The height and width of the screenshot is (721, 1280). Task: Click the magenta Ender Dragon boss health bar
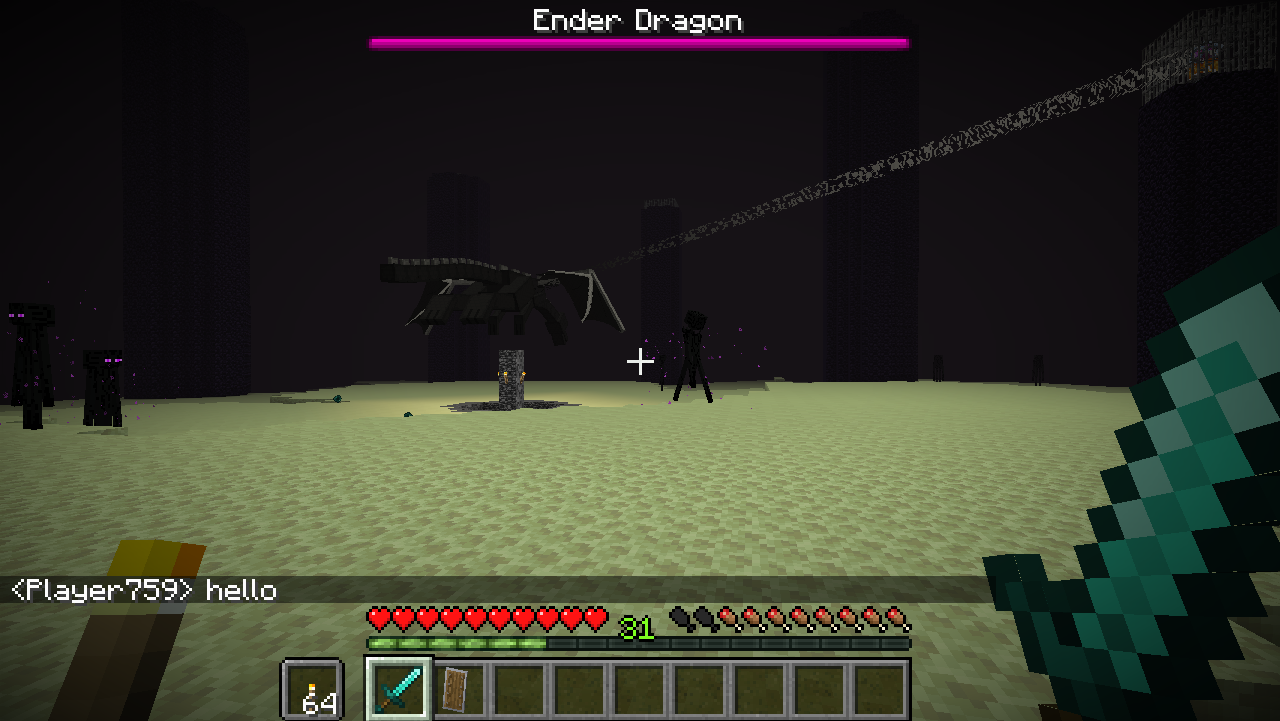(x=639, y=42)
